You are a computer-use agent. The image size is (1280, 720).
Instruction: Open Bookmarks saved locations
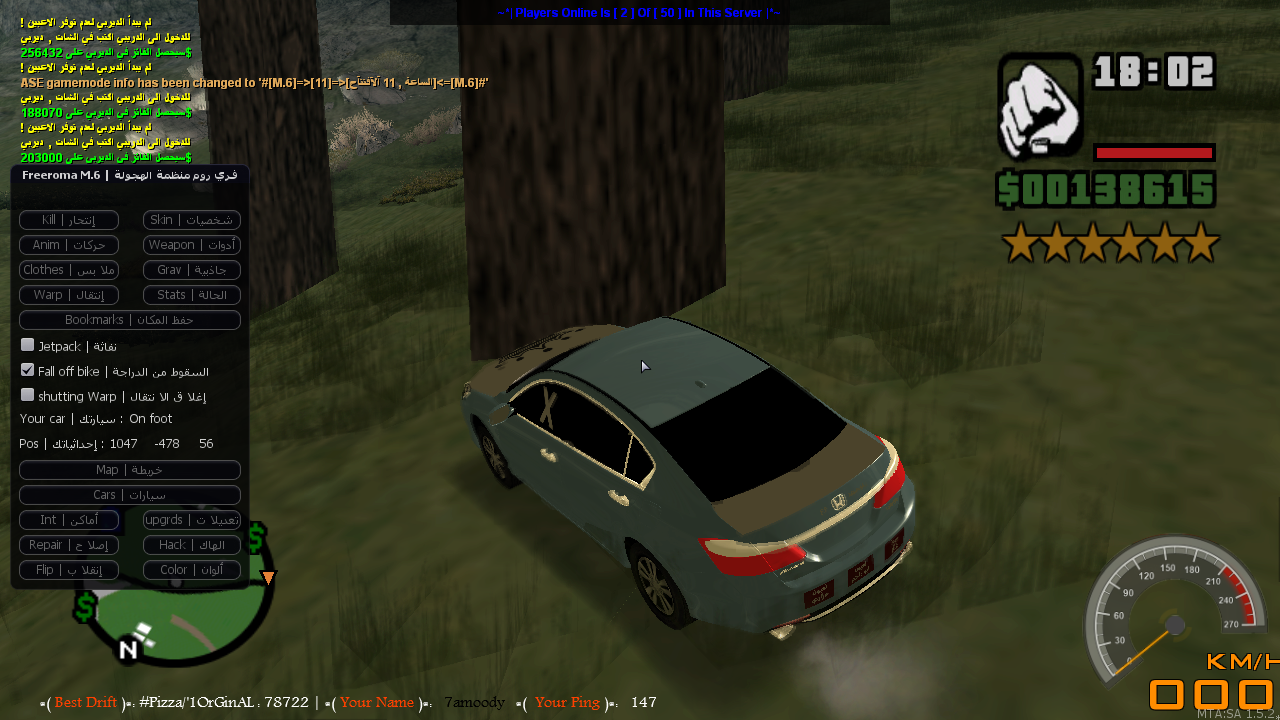click(130, 320)
